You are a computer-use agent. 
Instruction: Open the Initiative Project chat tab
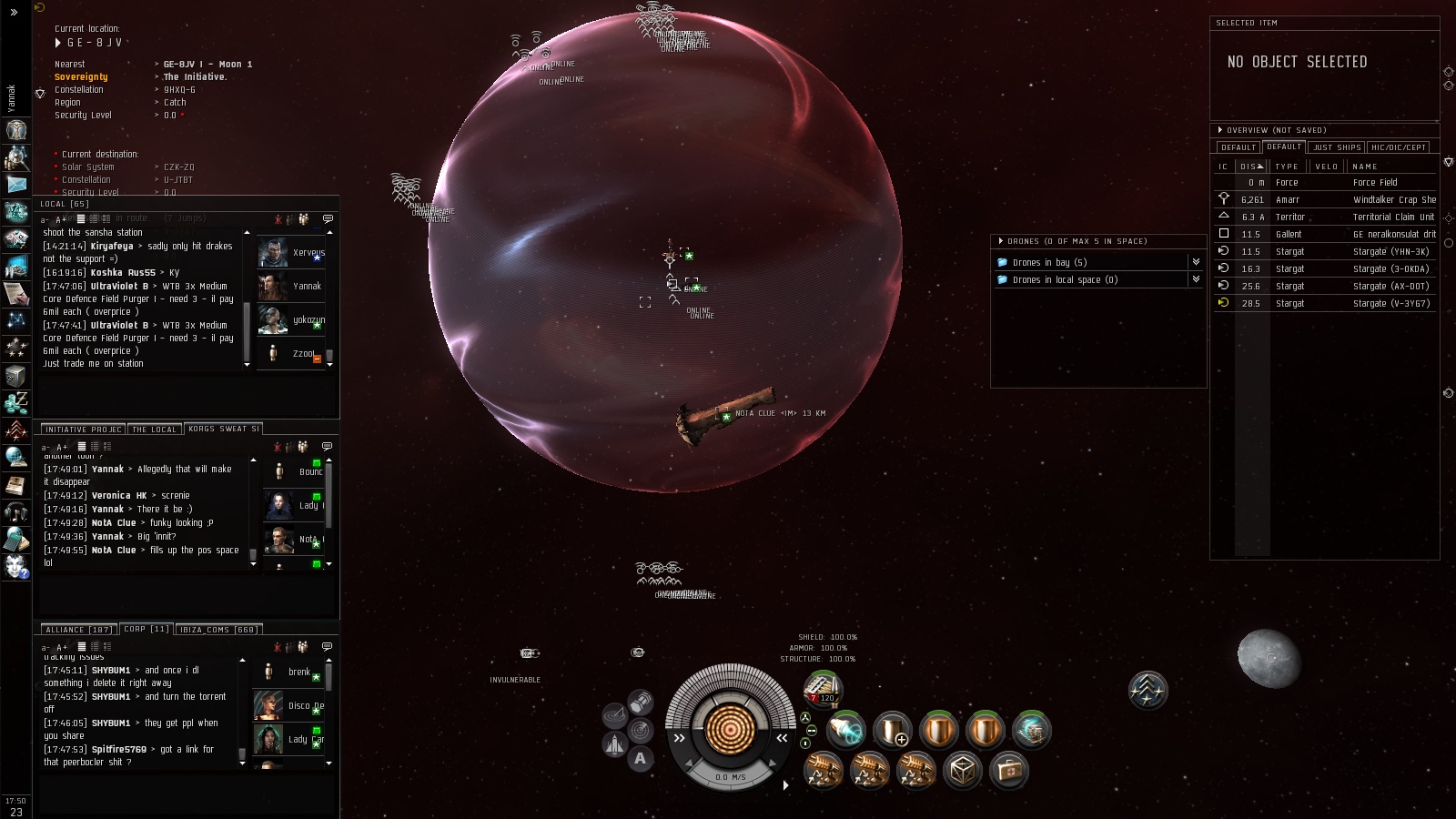click(83, 430)
